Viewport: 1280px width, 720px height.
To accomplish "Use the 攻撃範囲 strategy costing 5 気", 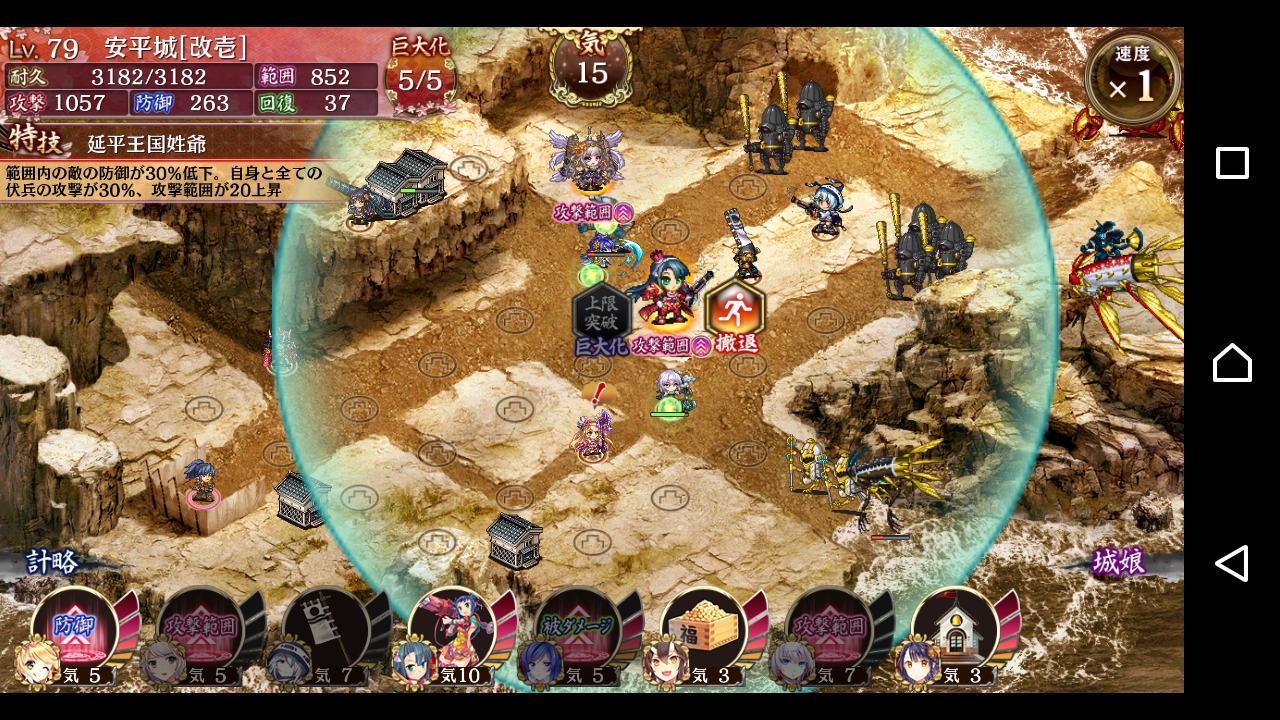I will coord(201,630).
